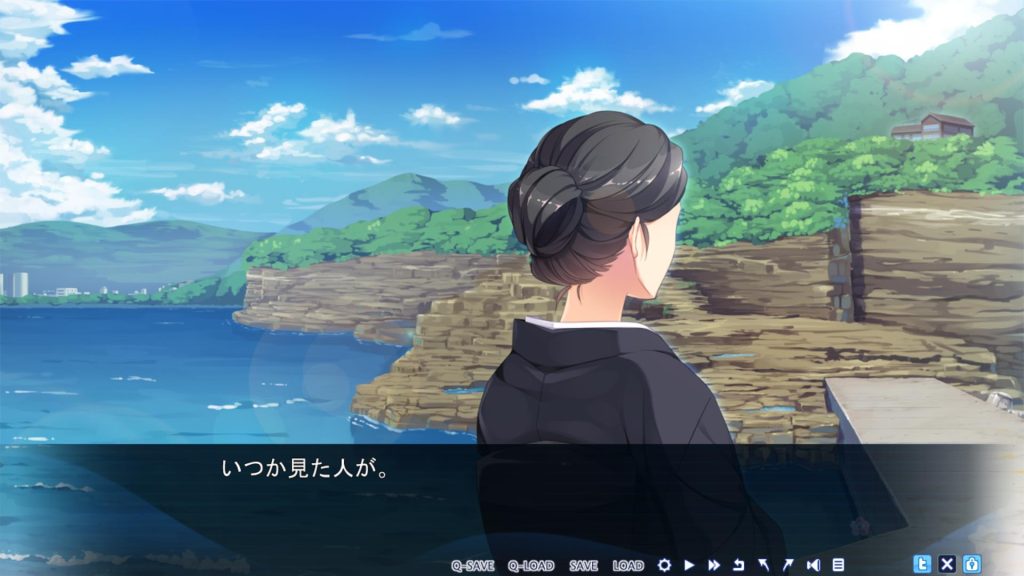Image resolution: width=1024 pixels, height=576 pixels.
Task: Open the LOAD menu
Action: (x=628, y=565)
